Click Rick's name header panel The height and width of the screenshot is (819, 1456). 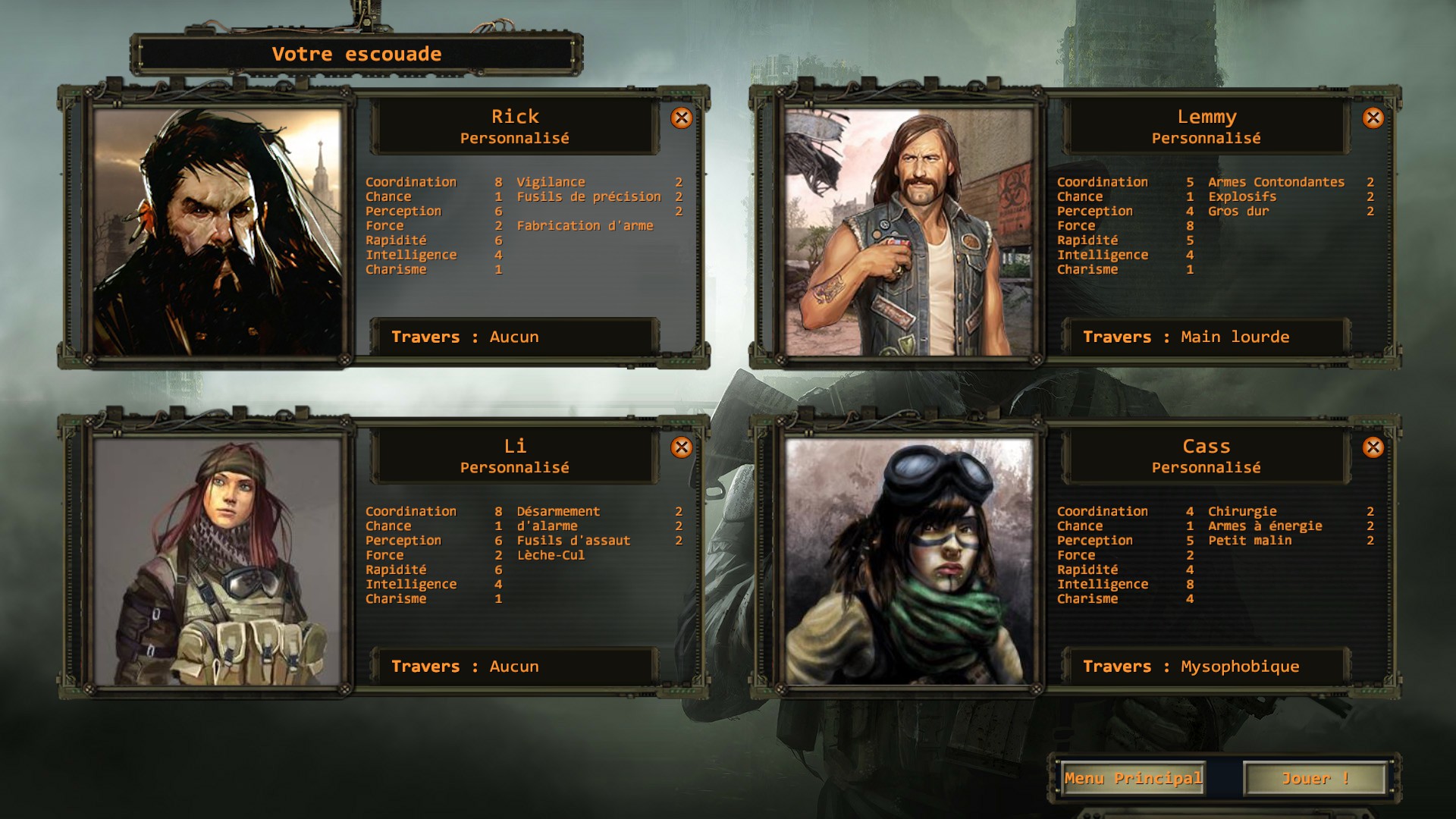pyautogui.click(x=514, y=126)
